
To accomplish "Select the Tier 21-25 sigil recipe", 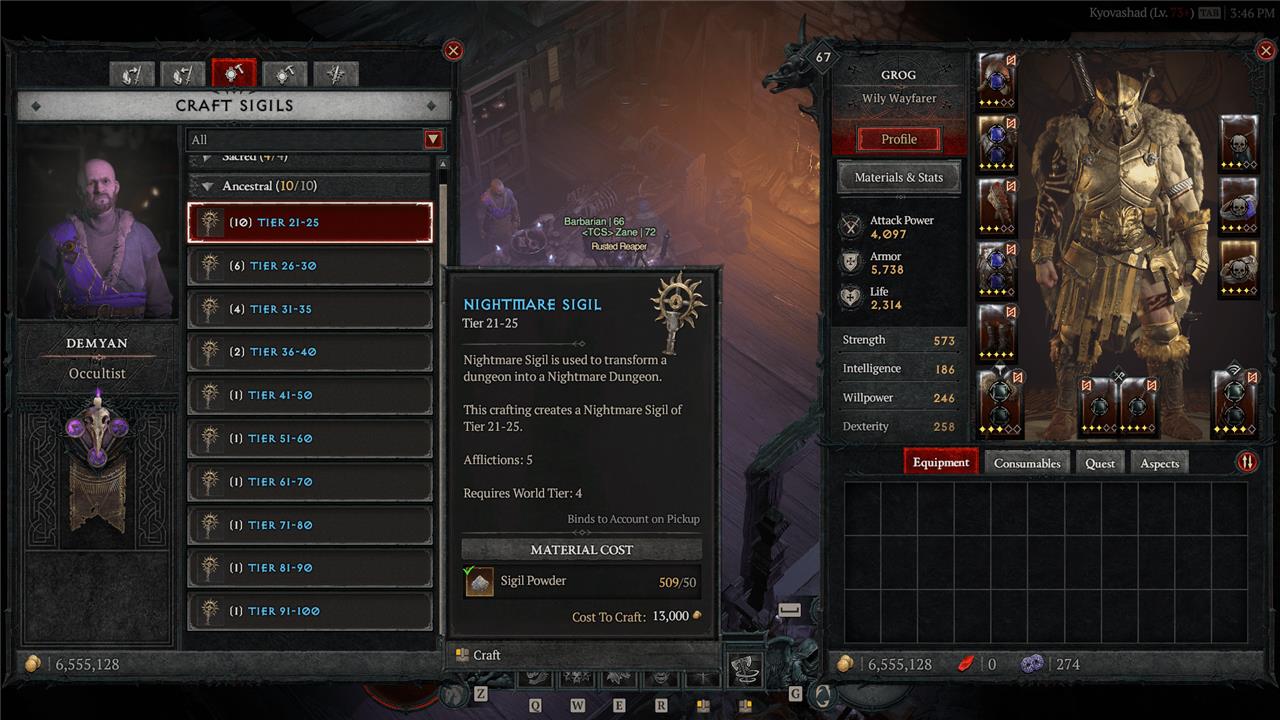I will [x=310, y=223].
